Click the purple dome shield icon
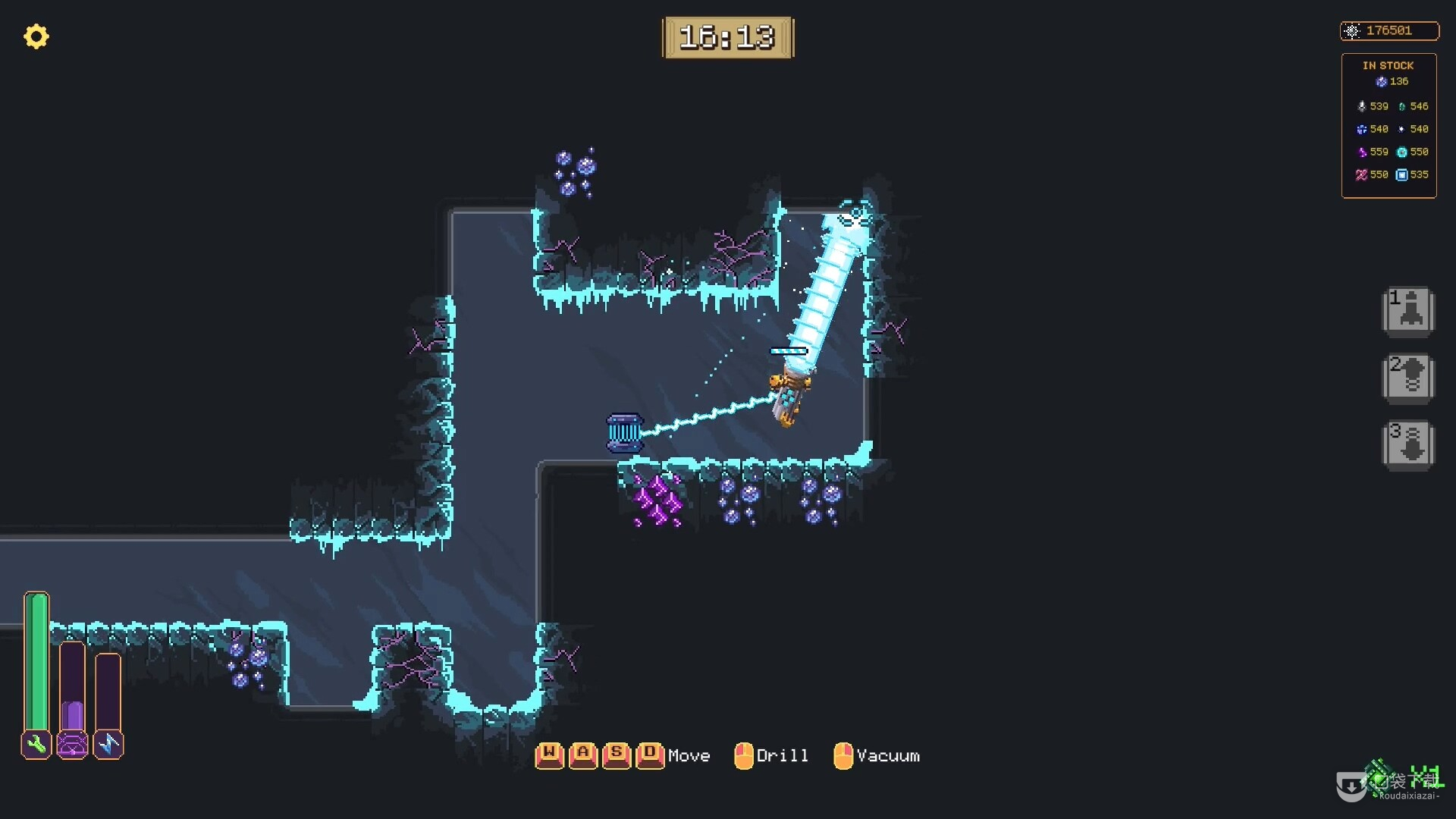1456x819 pixels. [x=73, y=745]
